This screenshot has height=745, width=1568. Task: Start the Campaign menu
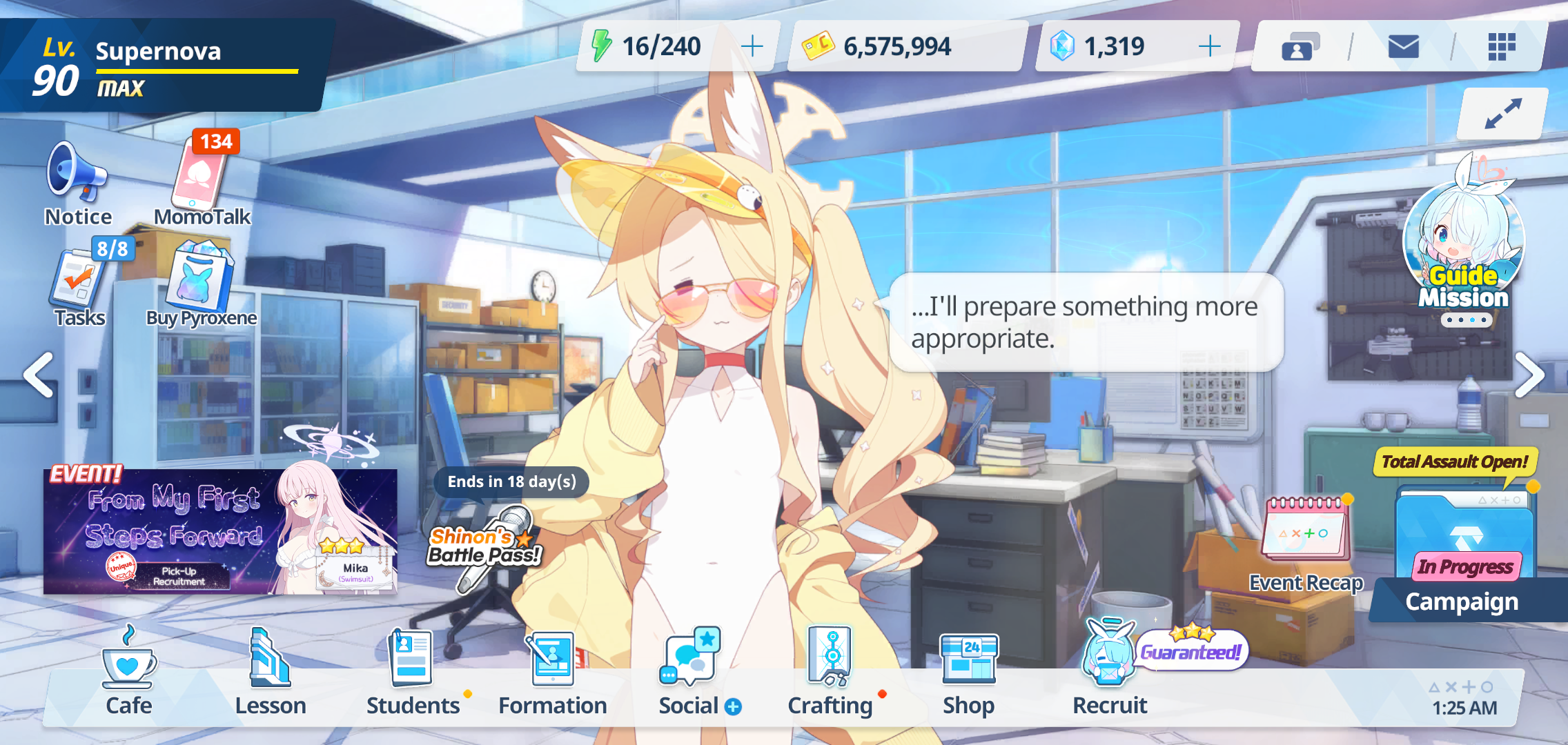tap(1463, 566)
